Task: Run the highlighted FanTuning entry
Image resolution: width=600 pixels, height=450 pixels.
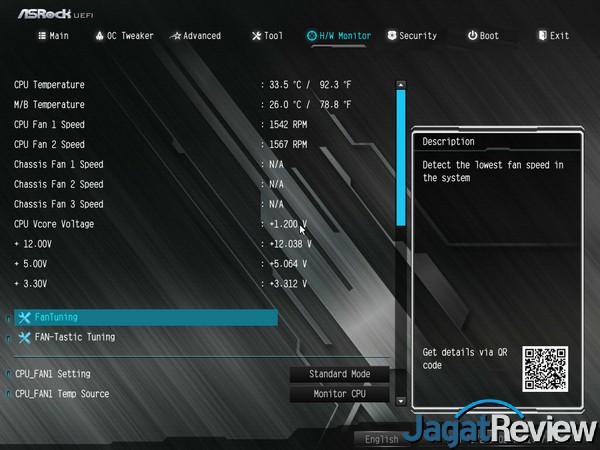Action: pos(145,317)
